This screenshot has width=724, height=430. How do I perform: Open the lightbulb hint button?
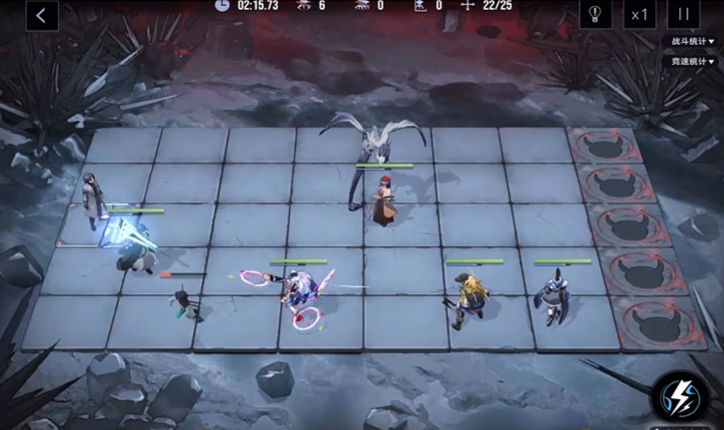tap(596, 14)
